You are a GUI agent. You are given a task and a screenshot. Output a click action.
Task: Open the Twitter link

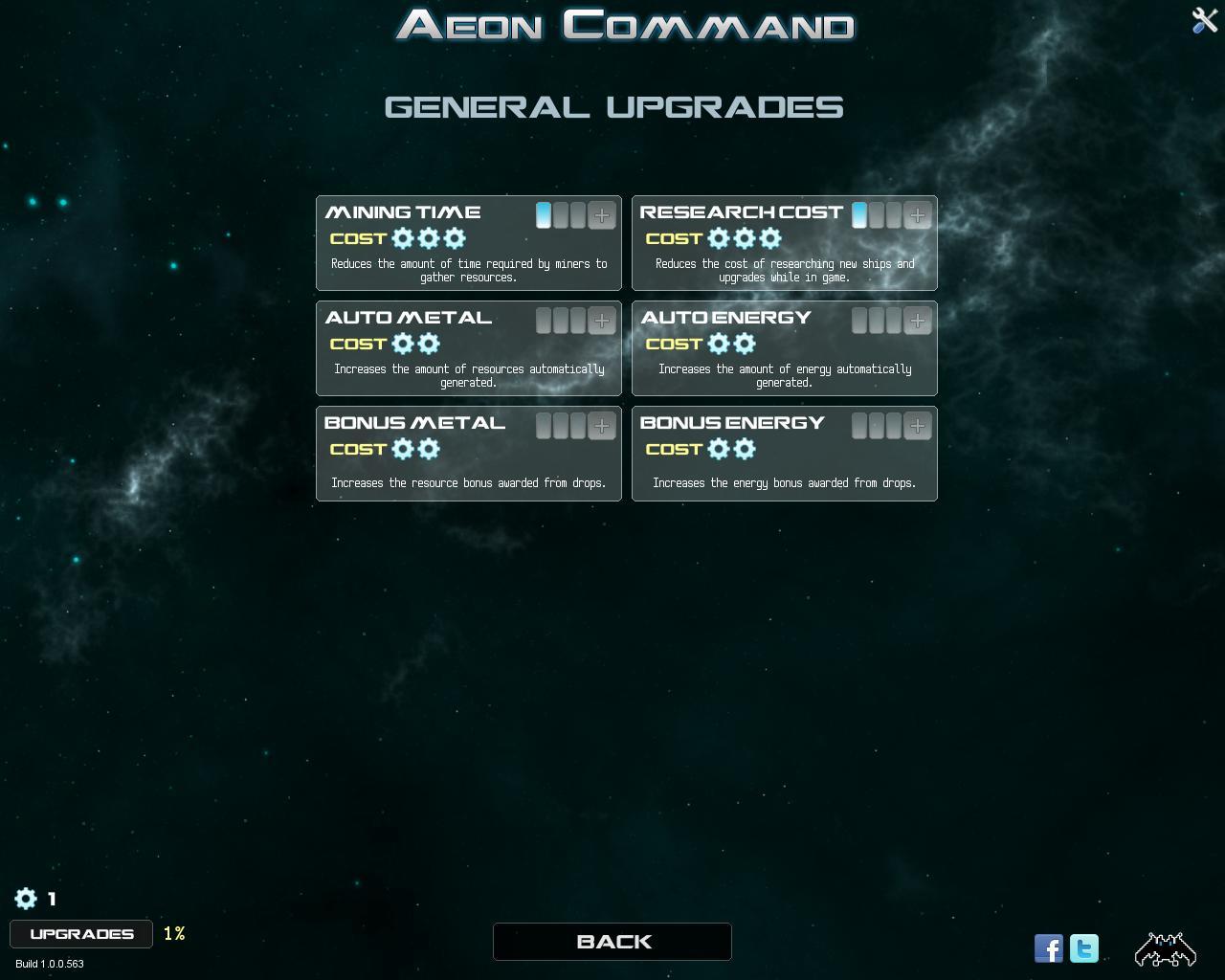(x=1084, y=948)
